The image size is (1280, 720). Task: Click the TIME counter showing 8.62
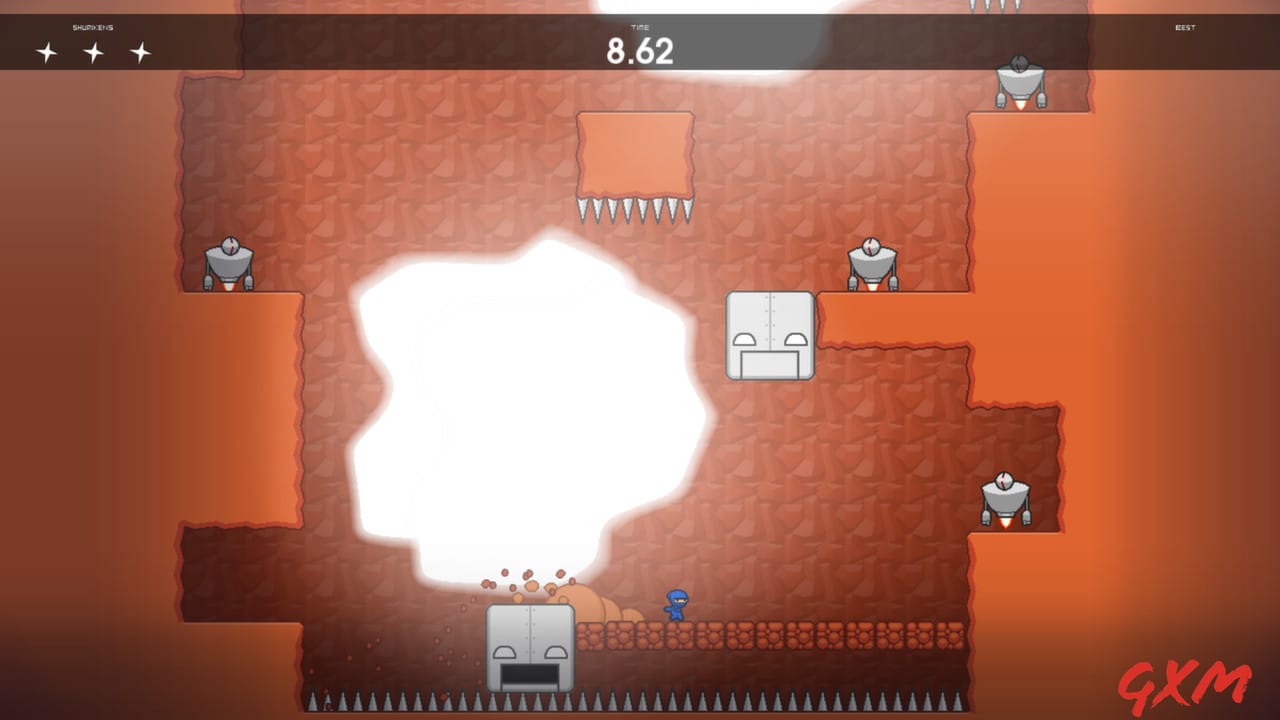coord(642,48)
